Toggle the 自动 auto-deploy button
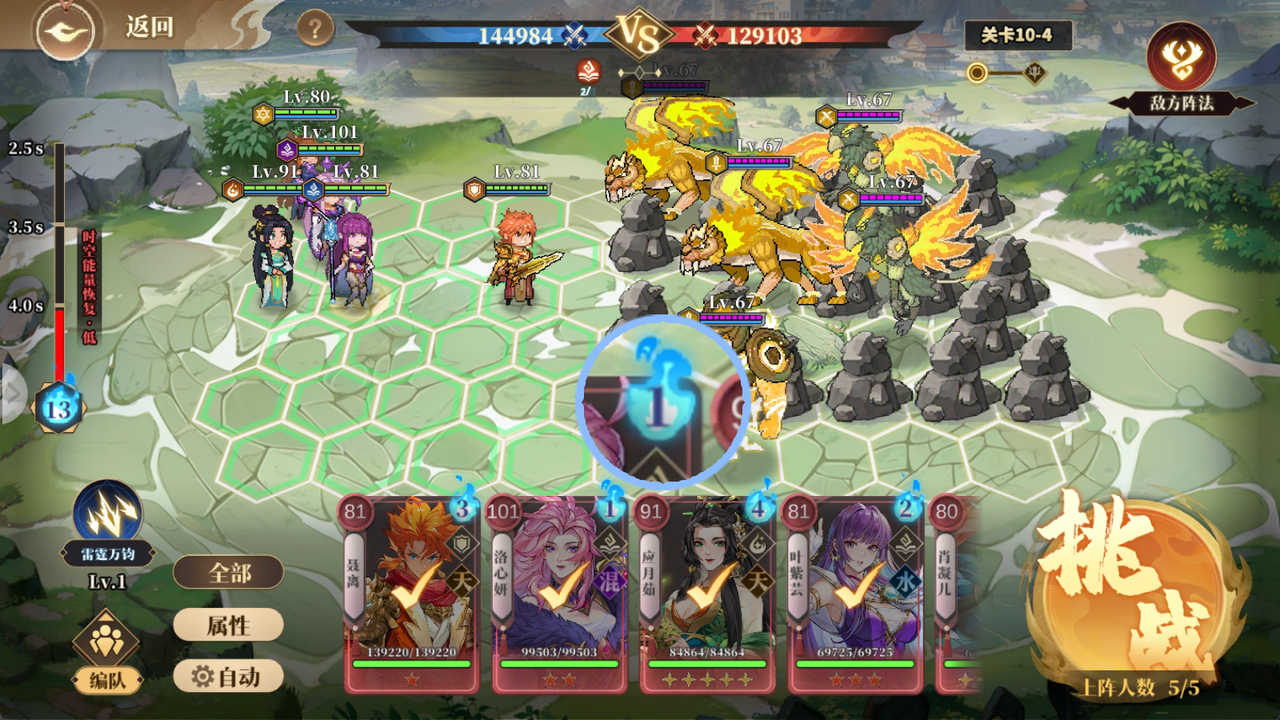Screen dimensions: 1280x720 pyautogui.click(x=228, y=677)
